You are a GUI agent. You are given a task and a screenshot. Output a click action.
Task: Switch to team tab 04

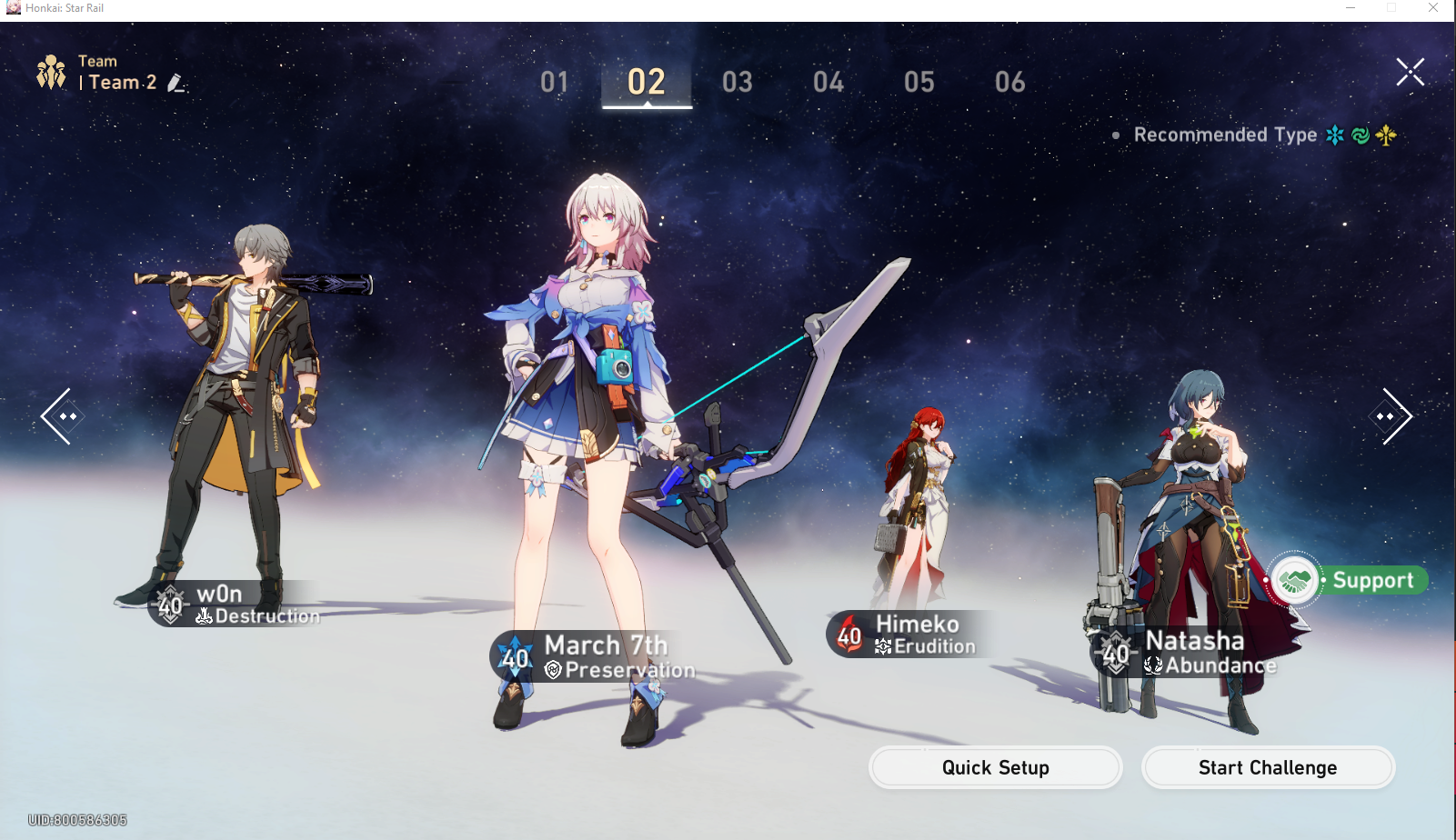point(828,82)
